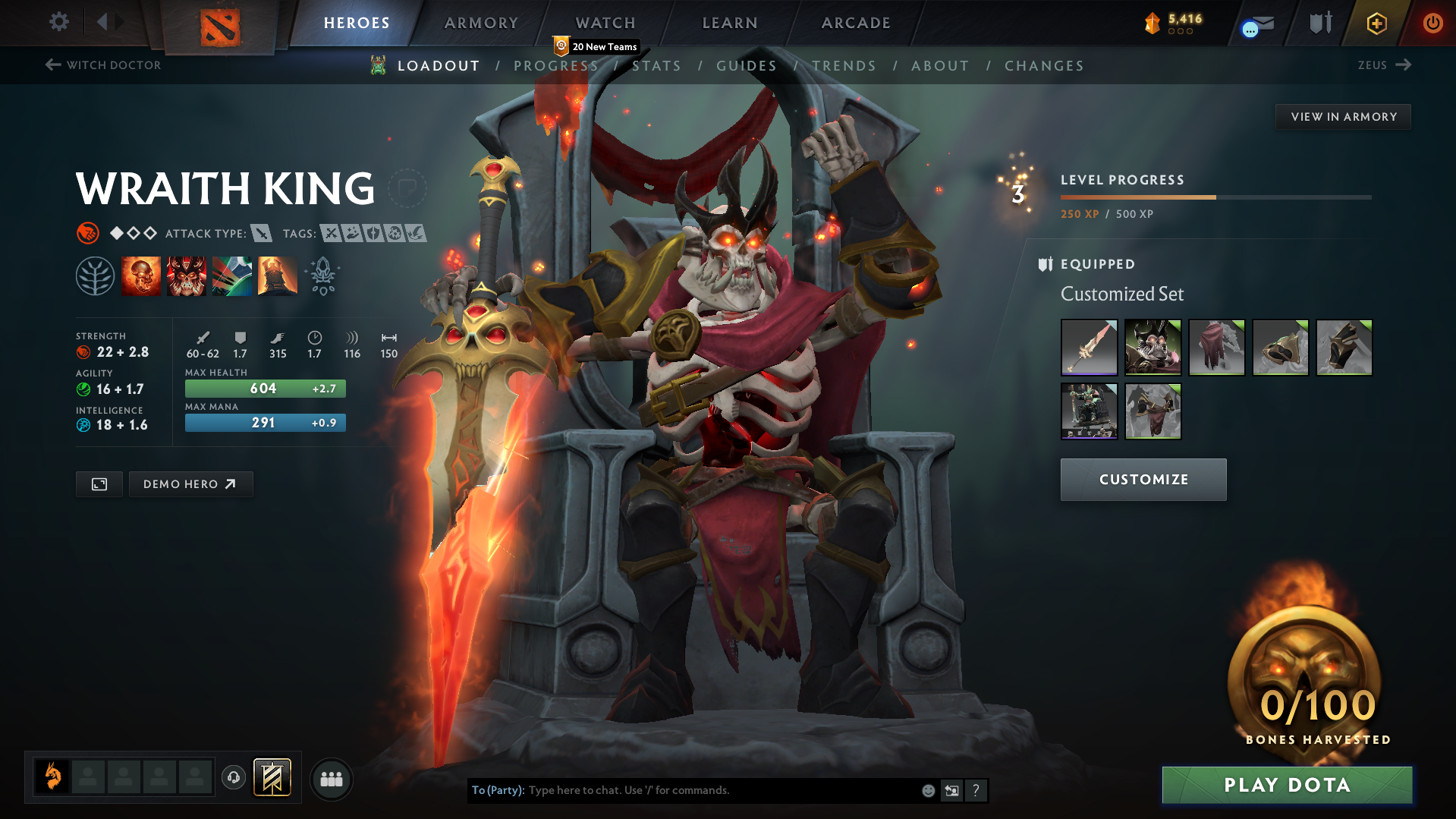
Task: Toggle the friends list panel
Action: click(331, 779)
